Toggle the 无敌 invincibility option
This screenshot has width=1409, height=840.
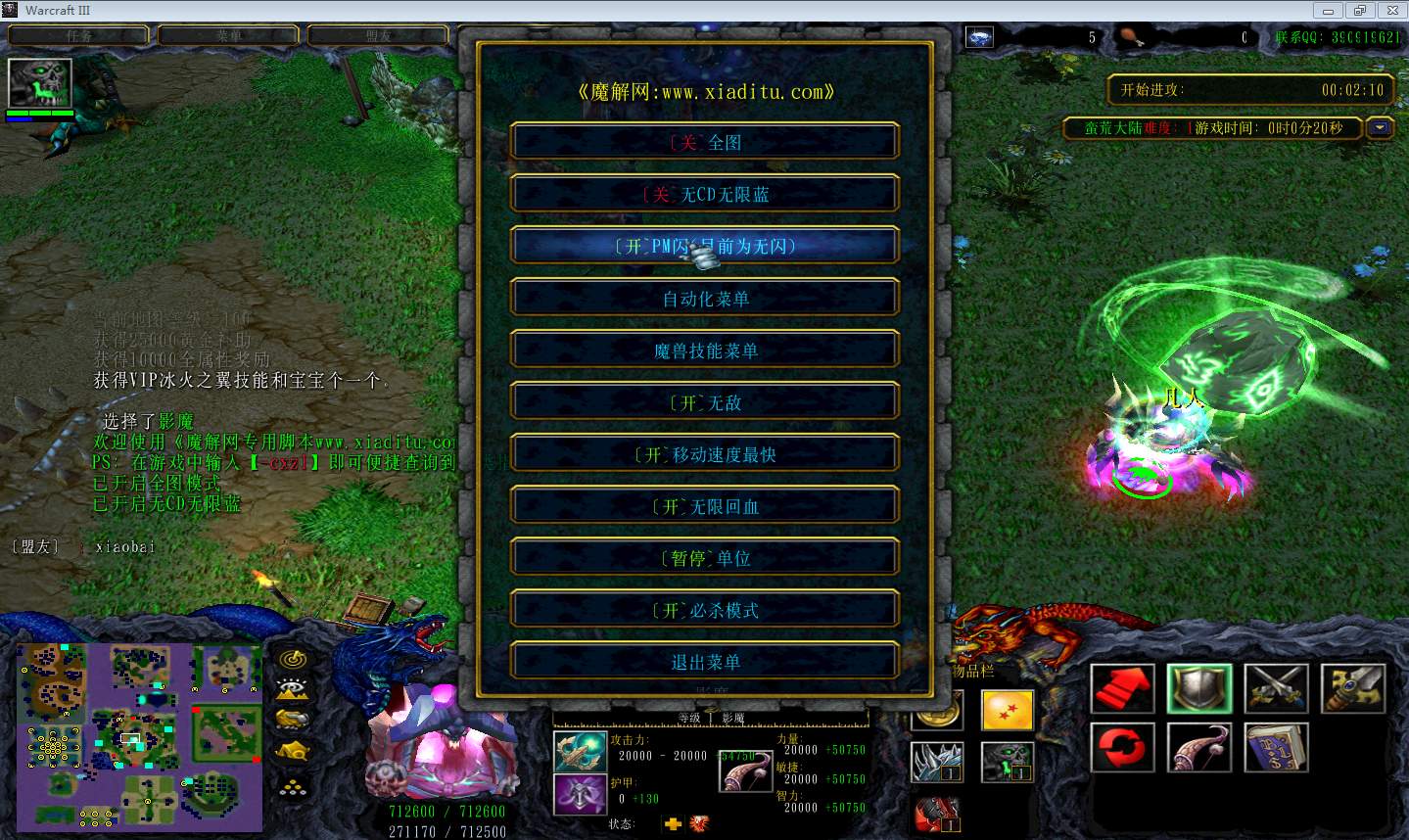[x=704, y=400]
